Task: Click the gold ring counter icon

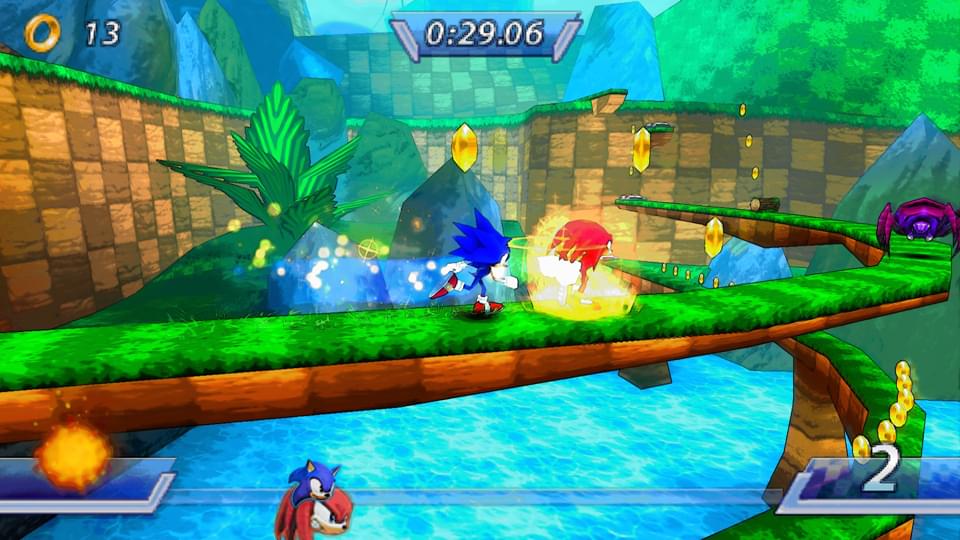Action: (42, 33)
